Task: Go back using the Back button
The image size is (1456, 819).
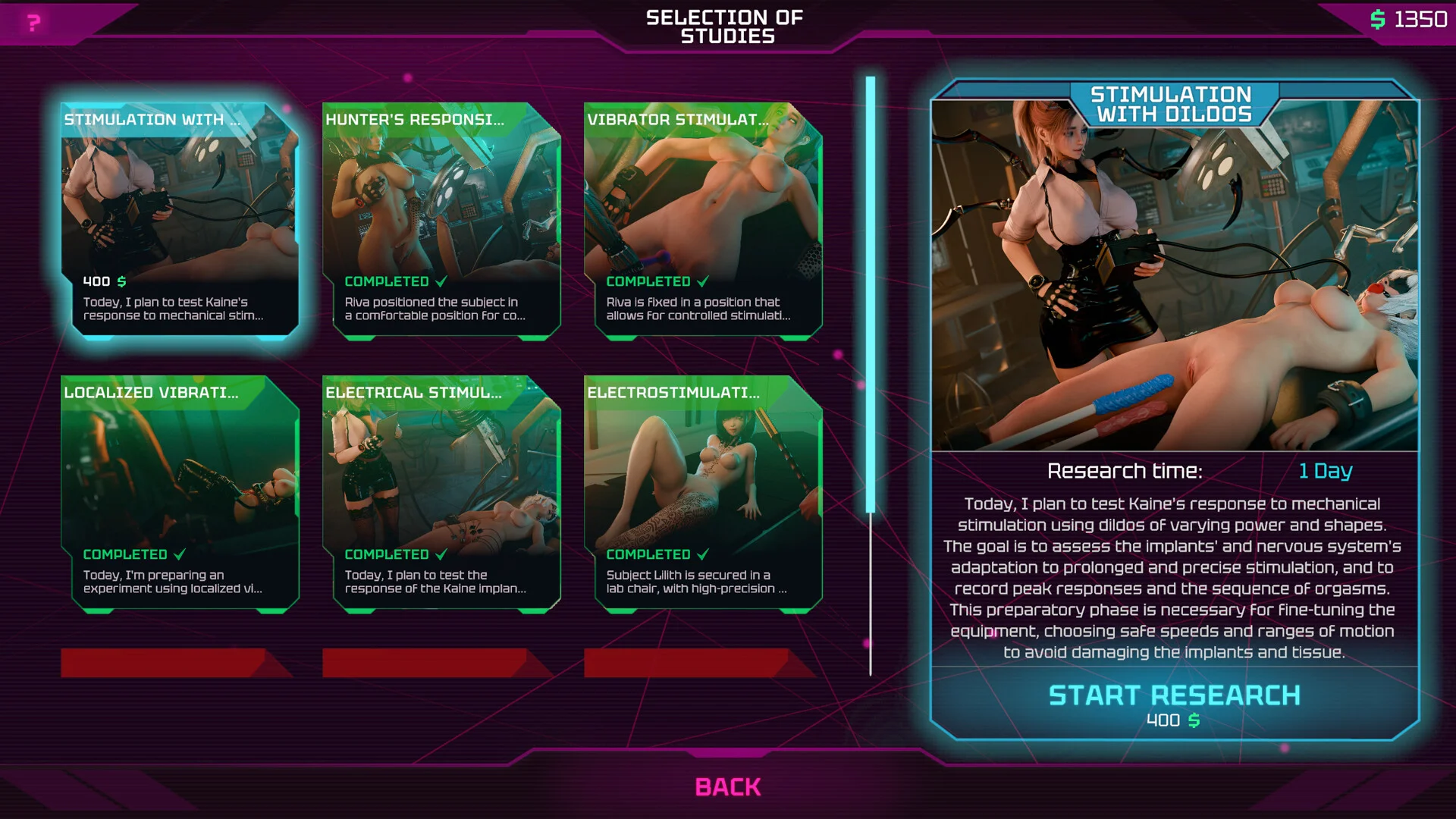Action: click(727, 787)
